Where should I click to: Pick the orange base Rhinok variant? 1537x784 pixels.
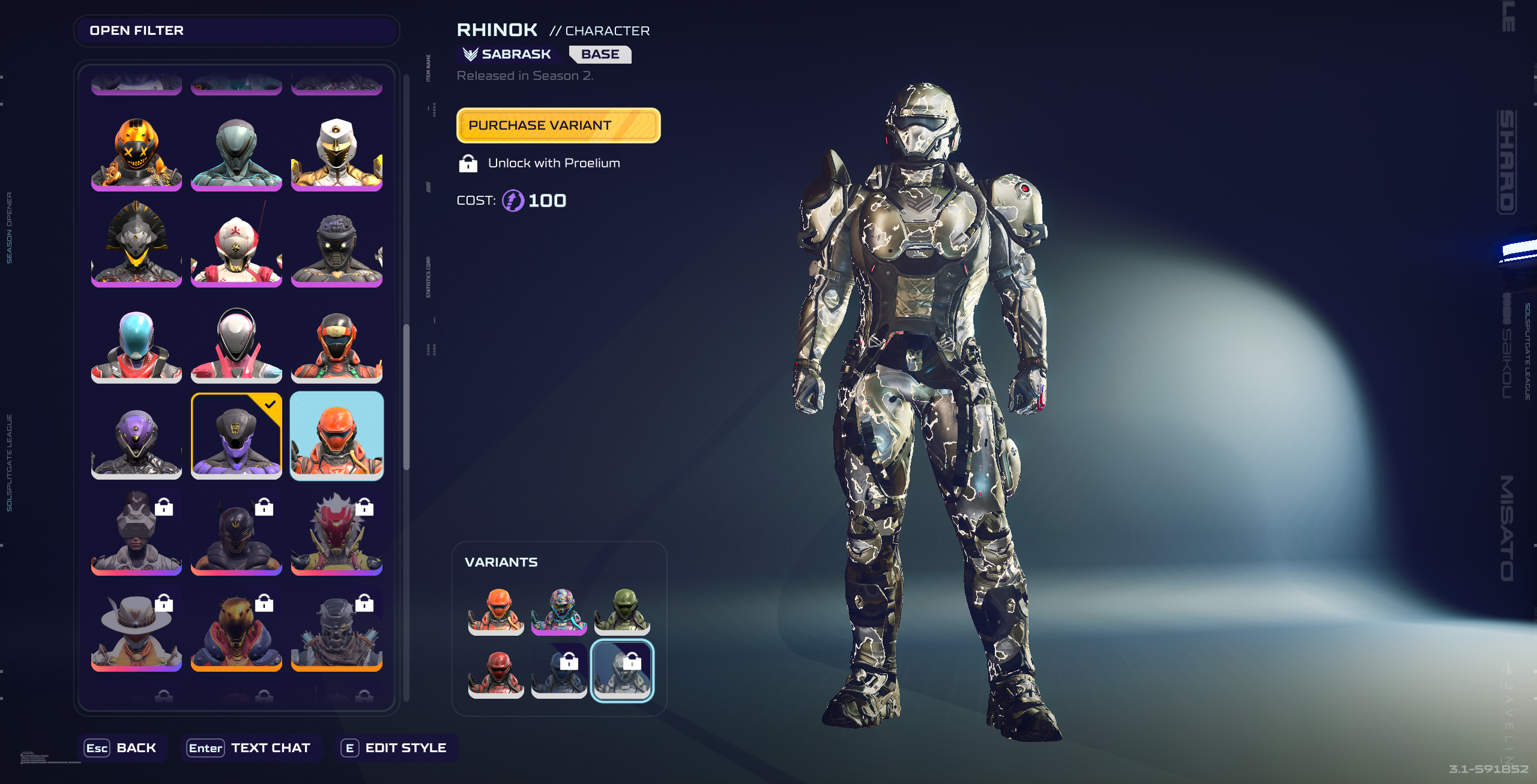coord(496,611)
